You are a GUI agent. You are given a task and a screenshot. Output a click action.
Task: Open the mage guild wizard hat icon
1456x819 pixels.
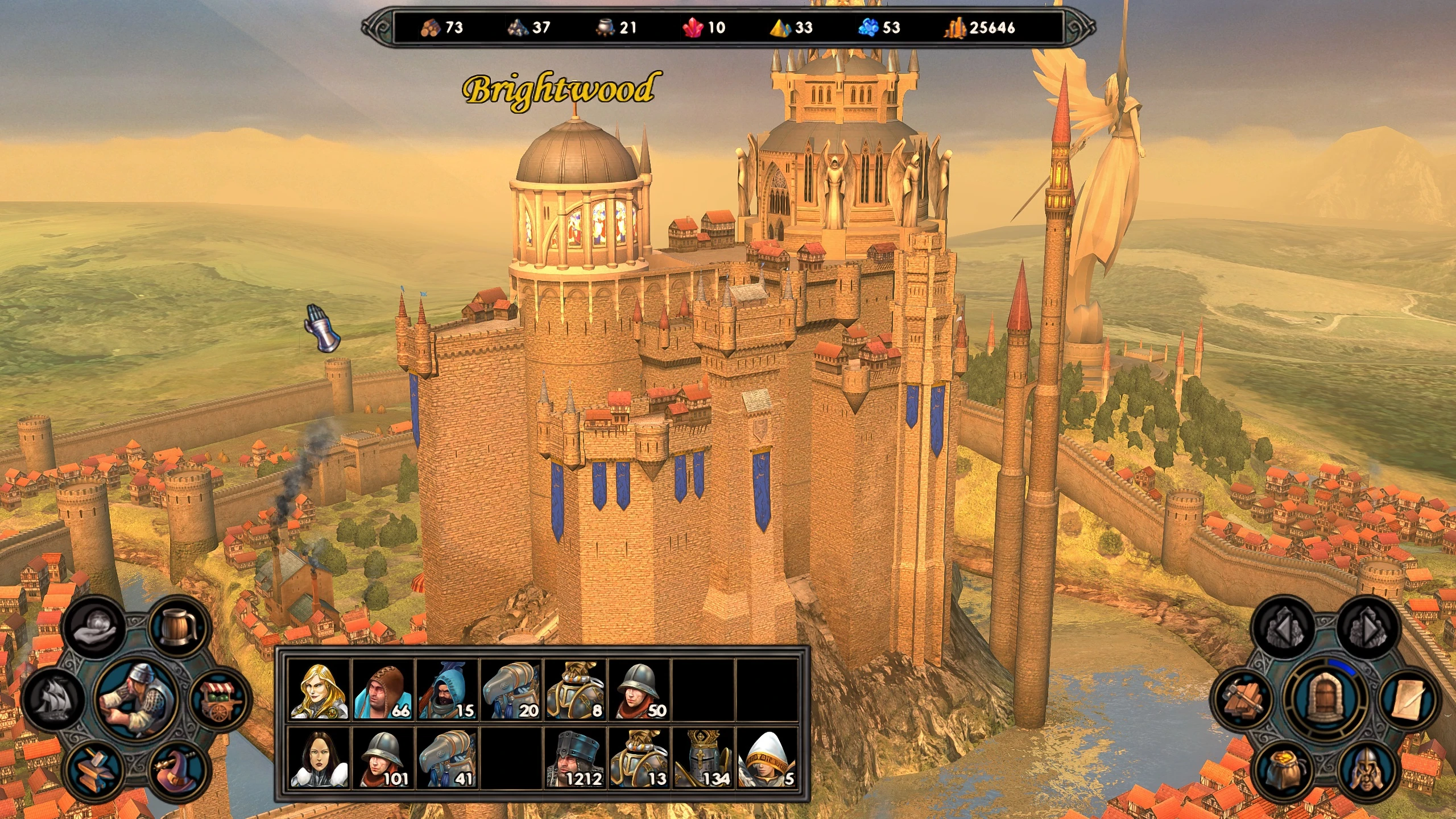pos(178,770)
